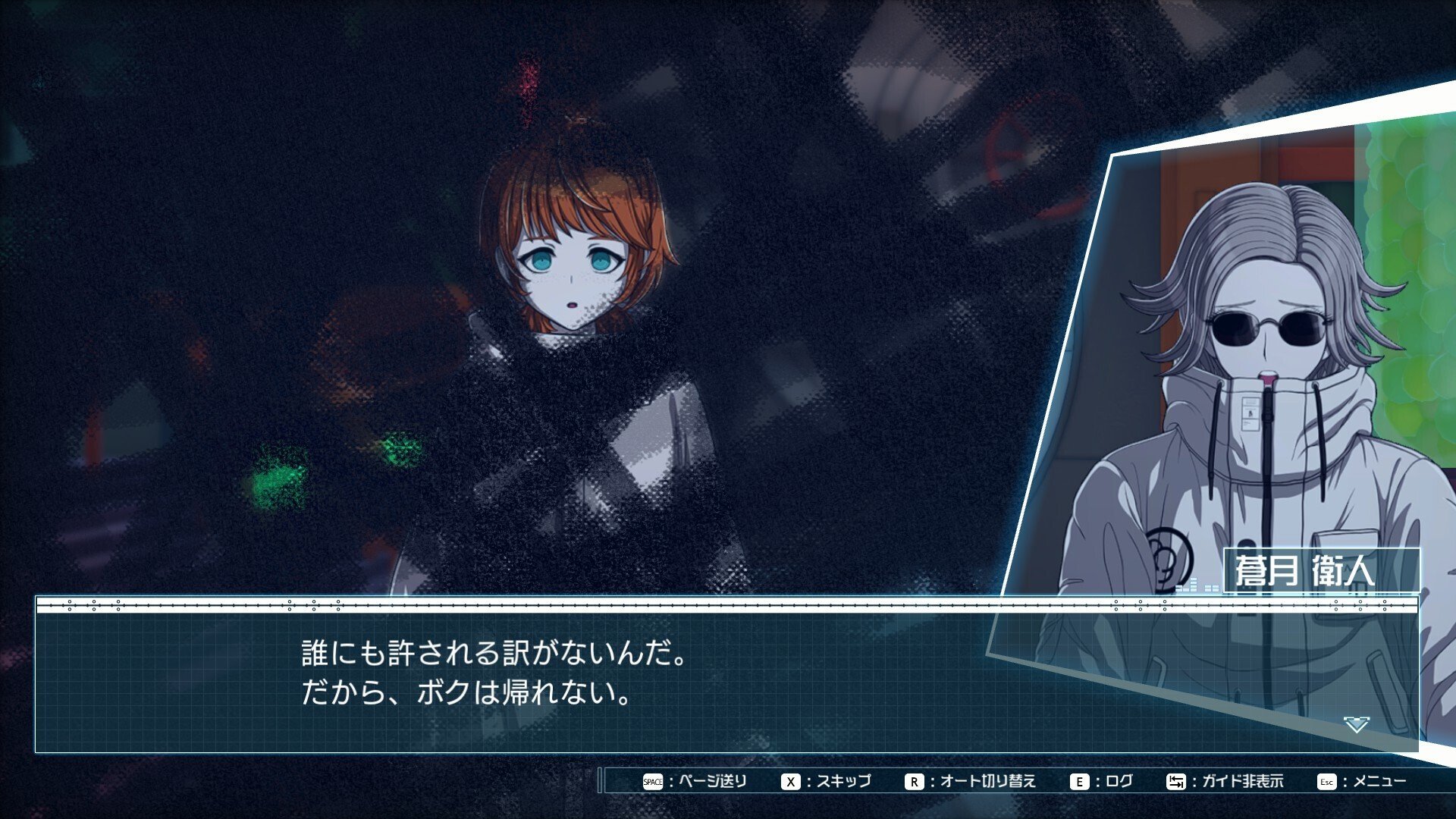Click the dotted progress strip above dialogue box
The height and width of the screenshot is (819, 1456).
(x=728, y=607)
